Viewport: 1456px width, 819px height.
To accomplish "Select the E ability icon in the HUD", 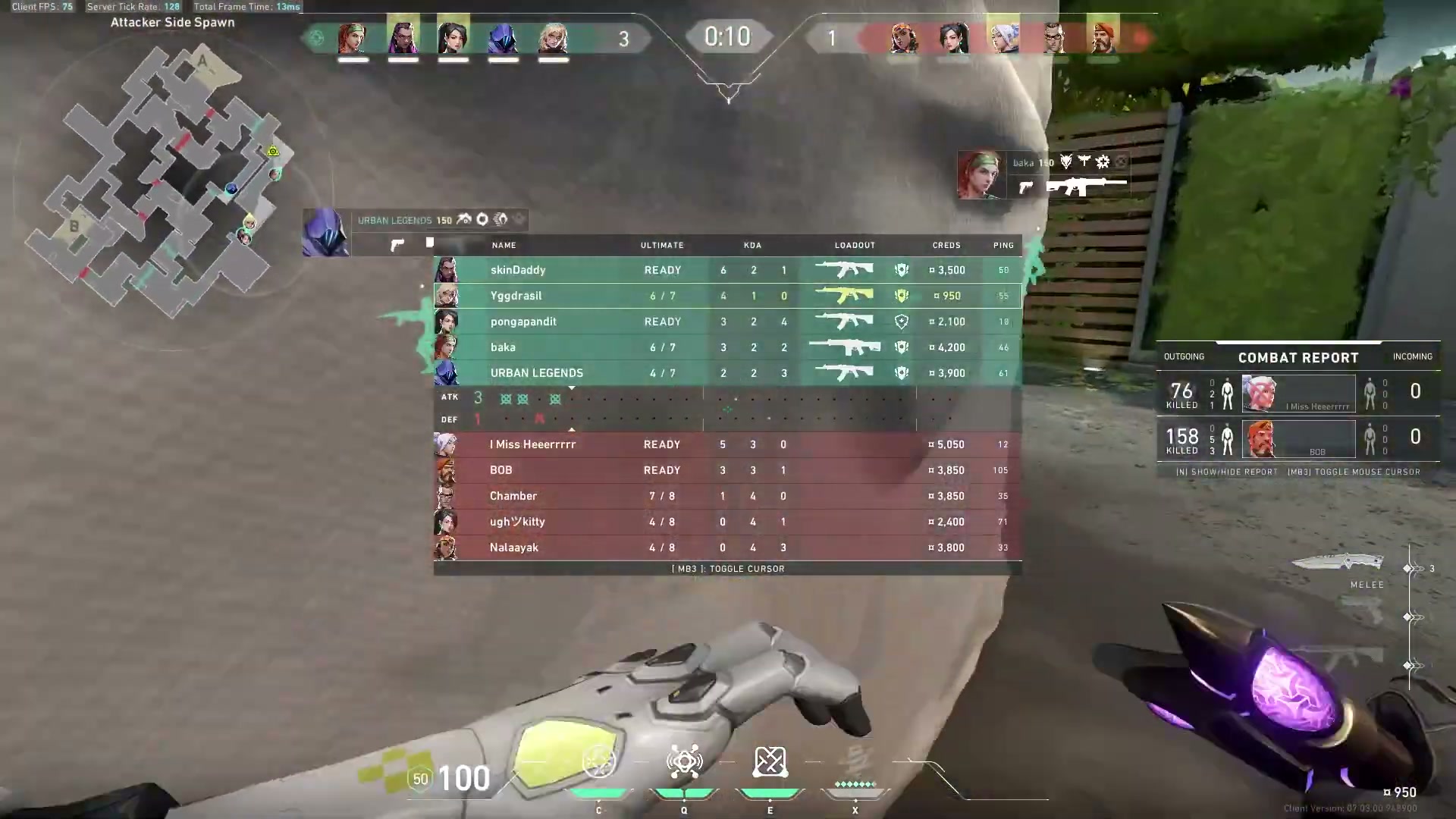I will (770, 761).
